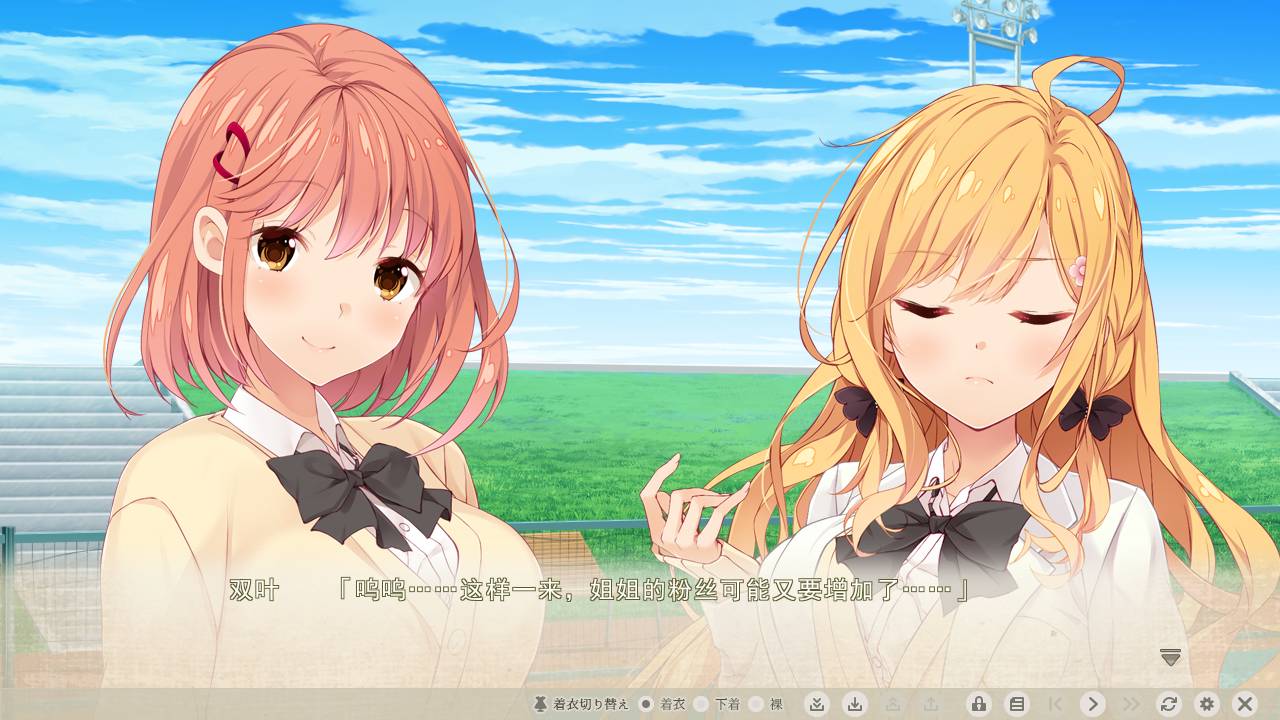Open the backlog via the log icon
This screenshot has height=720, width=1280.
point(1019,703)
